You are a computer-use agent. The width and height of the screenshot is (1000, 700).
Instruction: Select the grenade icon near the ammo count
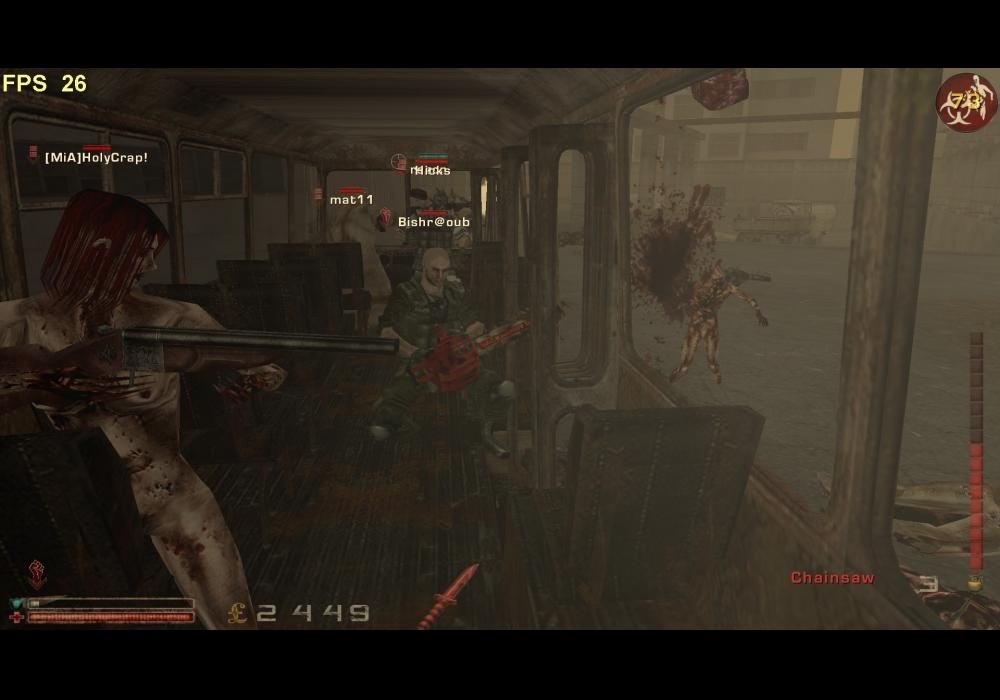(969, 583)
